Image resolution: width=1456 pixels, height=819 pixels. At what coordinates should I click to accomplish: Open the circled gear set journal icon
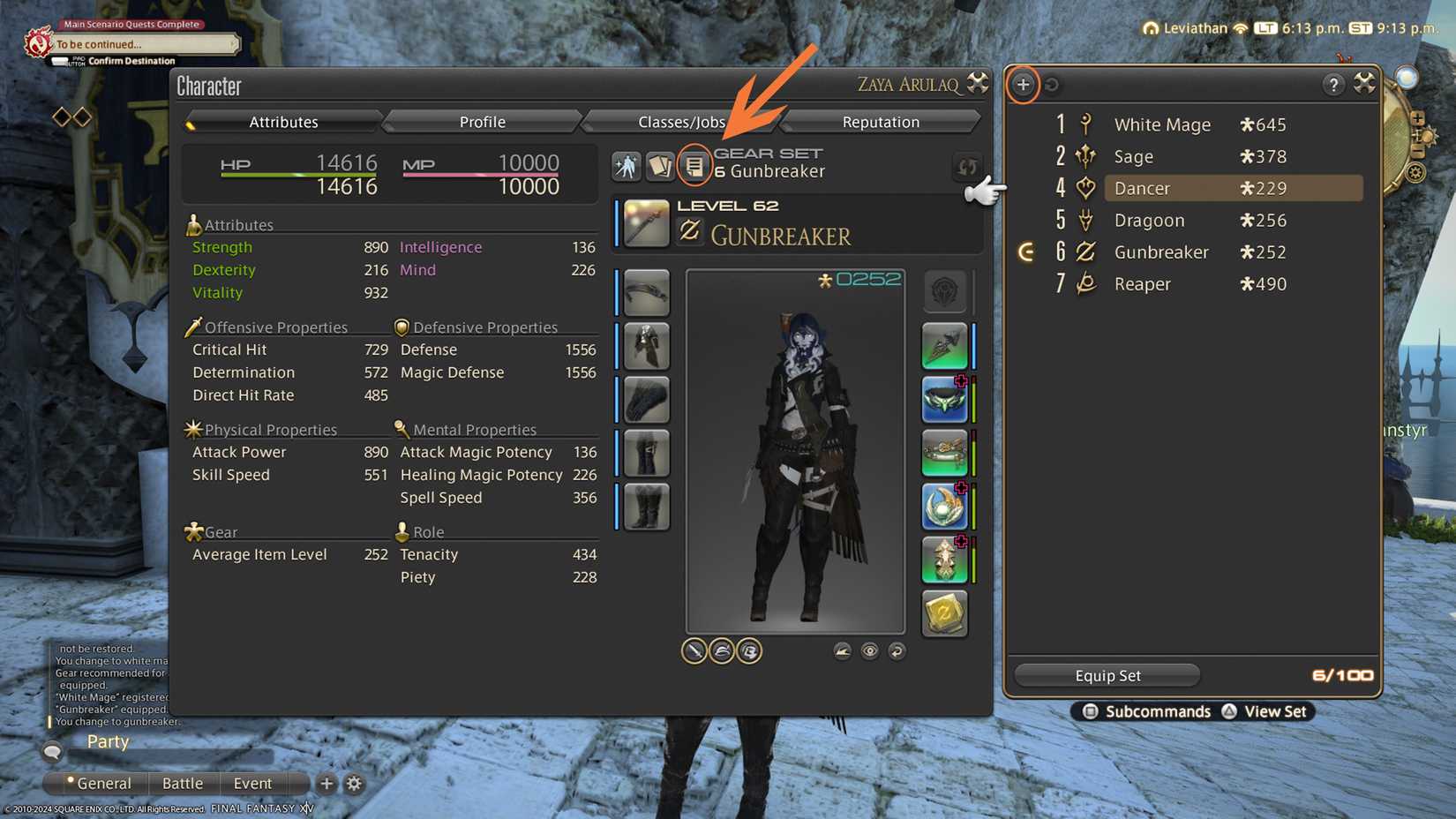694,167
